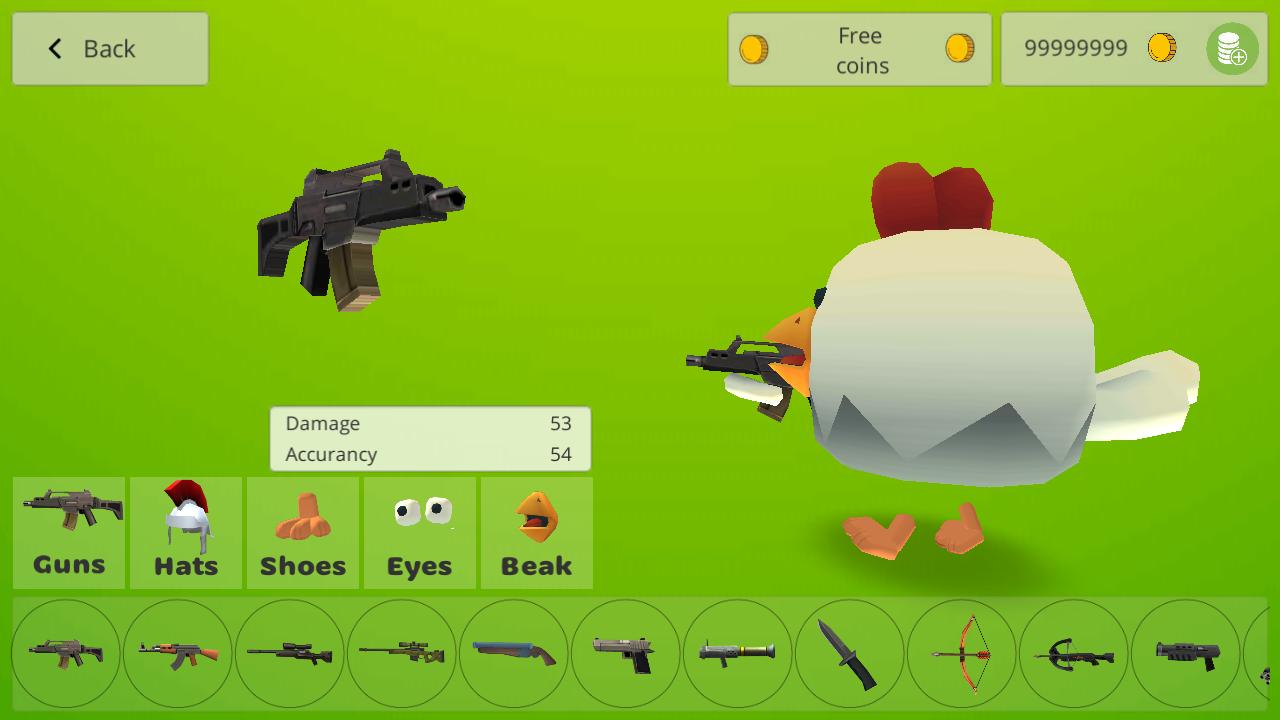Select the Desert Eagle pistol
This screenshot has height=720, width=1280.
pyautogui.click(x=625, y=653)
